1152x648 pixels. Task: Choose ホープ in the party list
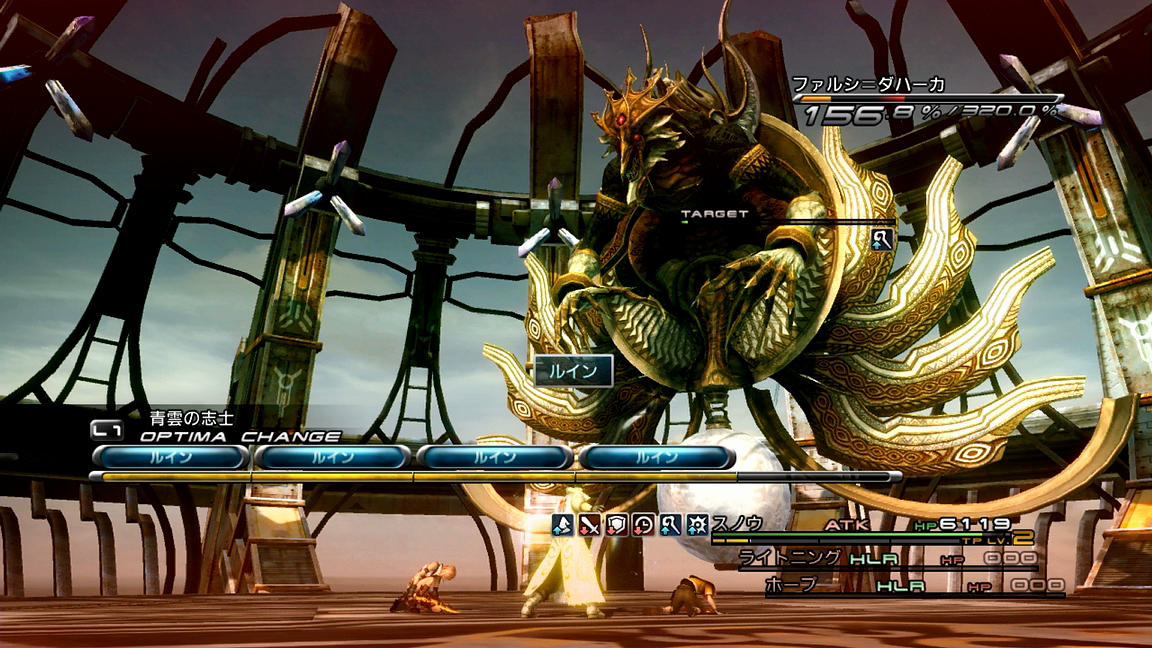(791, 586)
